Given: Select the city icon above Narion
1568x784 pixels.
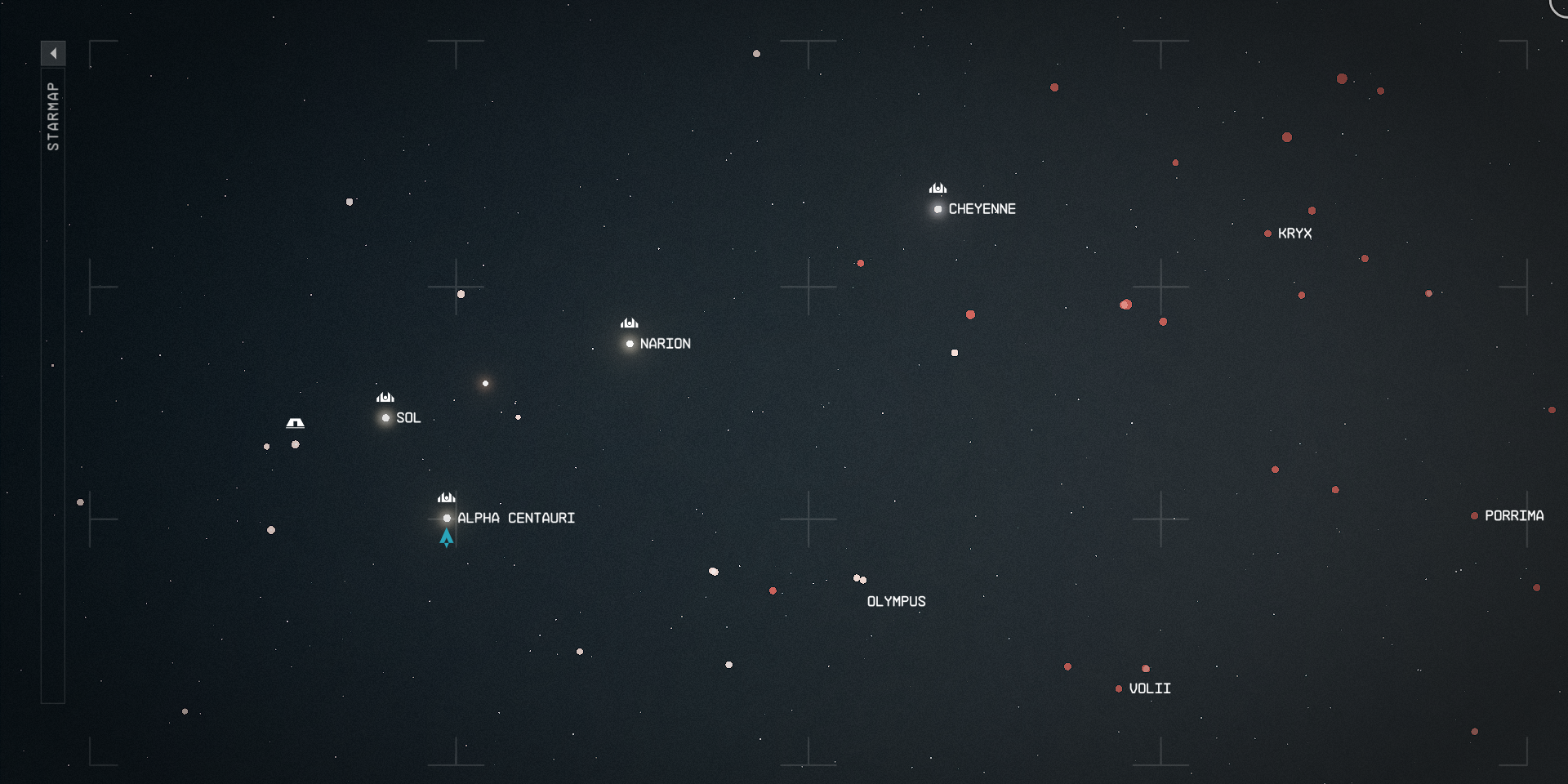Looking at the screenshot, I should (x=629, y=323).
